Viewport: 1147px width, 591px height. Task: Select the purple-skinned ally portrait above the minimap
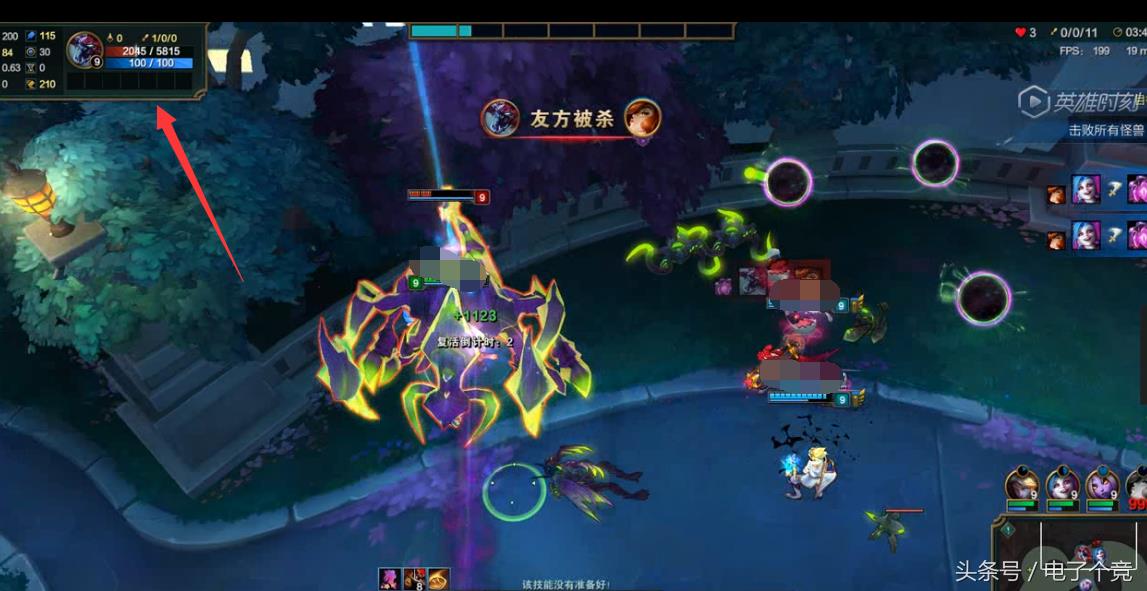pyautogui.click(x=1102, y=485)
